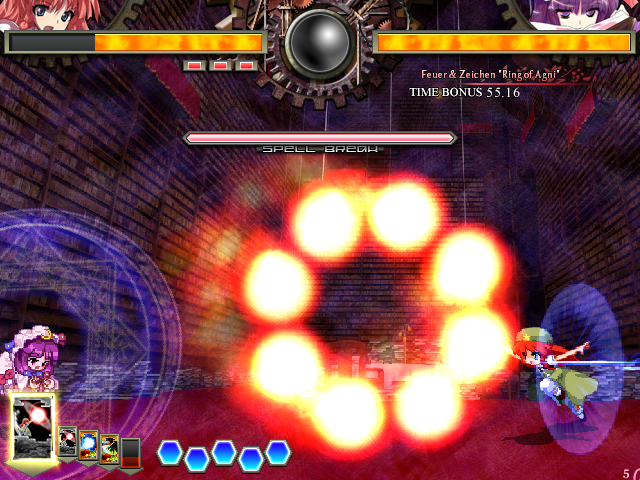The width and height of the screenshot is (640, 480).
Task: Choose the small grey card beside the highlighted card
Action: (68, 442)
